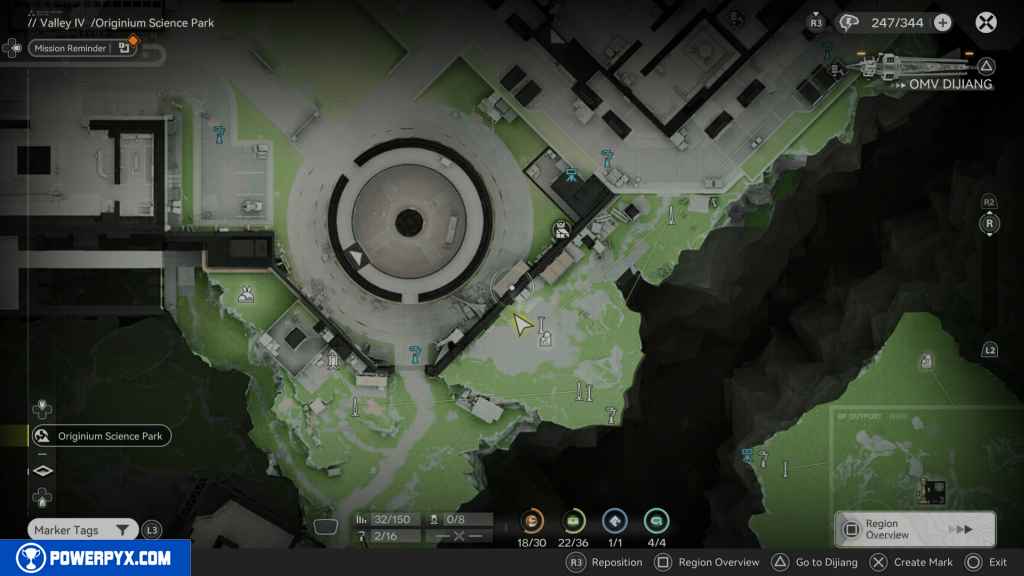Open the Region Overview panel
Viewport: 1024px width, 576px height.
[x=914, y=529]
